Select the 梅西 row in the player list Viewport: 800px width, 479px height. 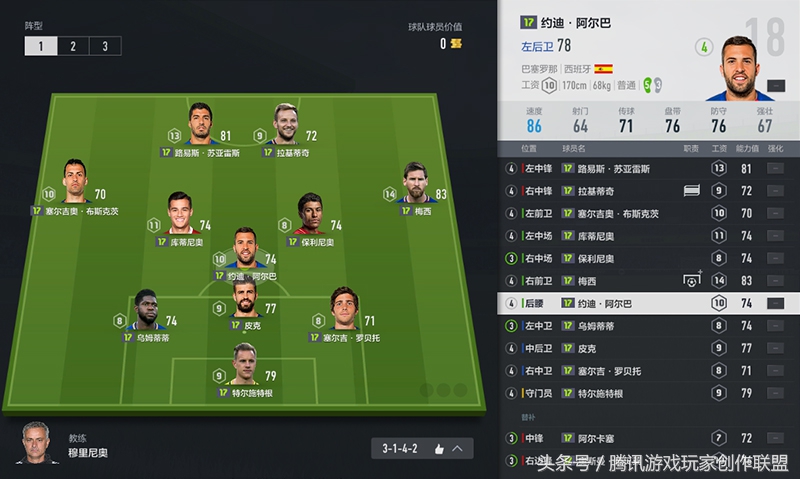[x=600, y=281]
